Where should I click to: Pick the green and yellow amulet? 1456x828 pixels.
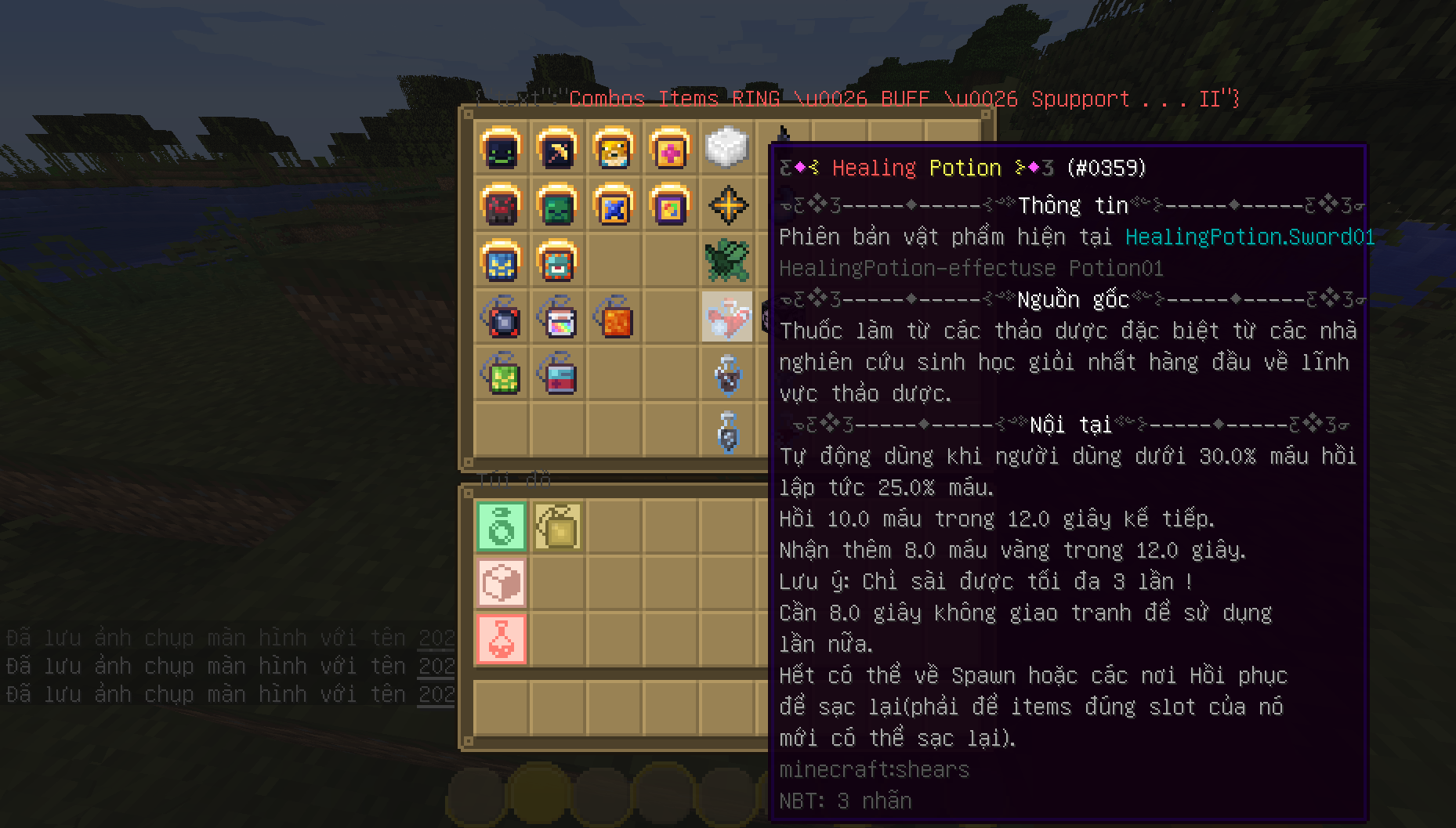501,374
